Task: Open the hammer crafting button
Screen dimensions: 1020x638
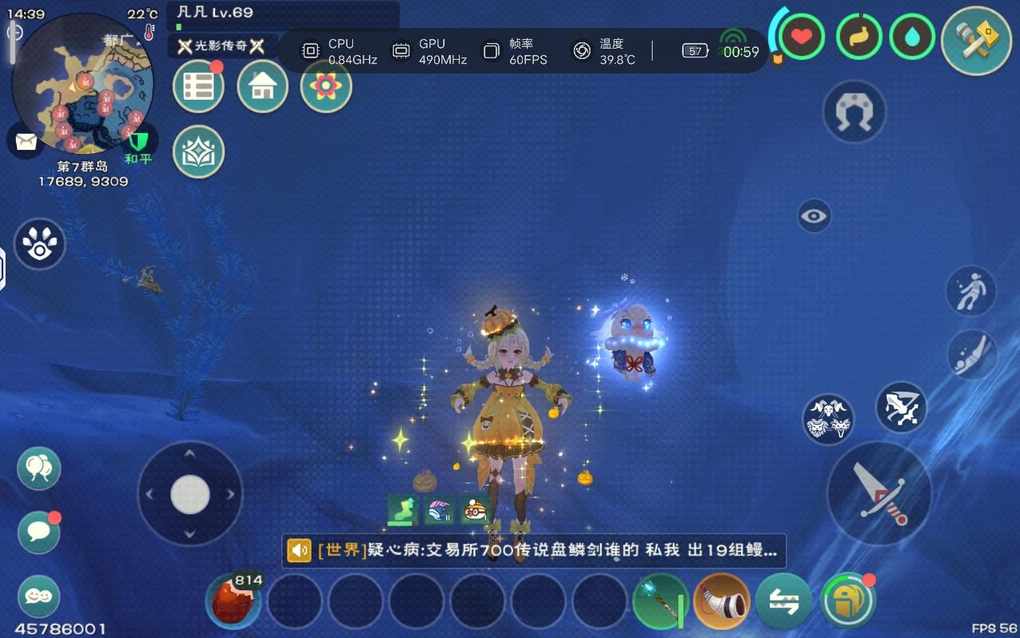Action: 976,40
